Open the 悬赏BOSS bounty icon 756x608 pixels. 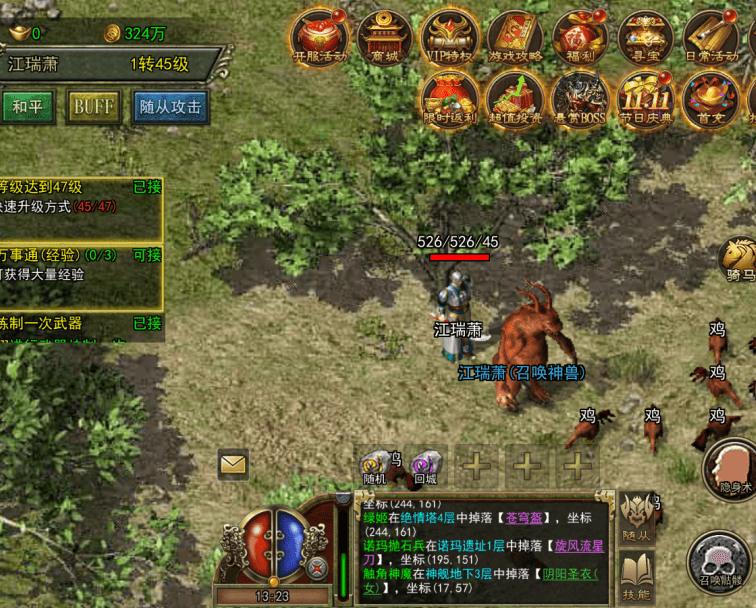(580, 100)
